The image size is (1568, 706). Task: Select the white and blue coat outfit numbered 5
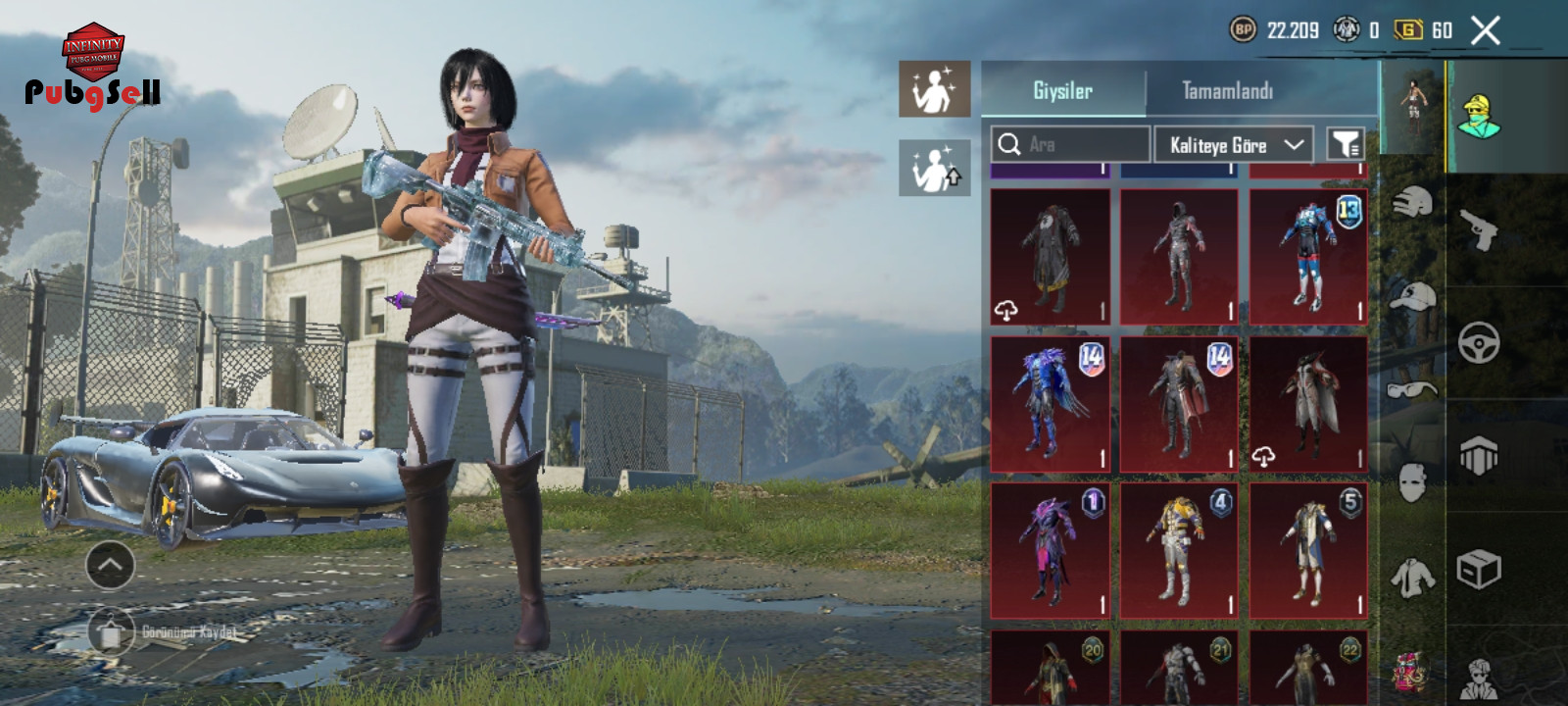click(1308, 550)
